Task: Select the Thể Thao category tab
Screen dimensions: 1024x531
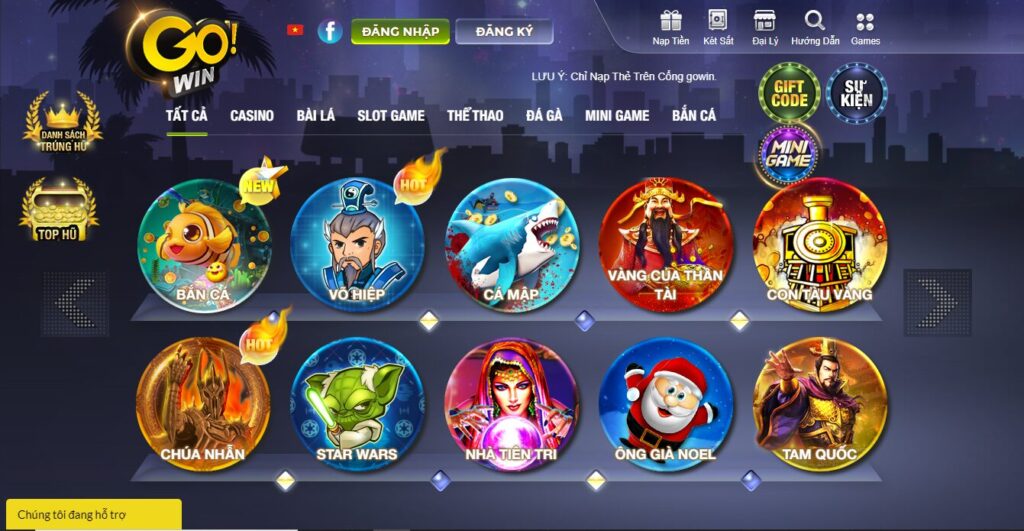Action: coord(475,116)
